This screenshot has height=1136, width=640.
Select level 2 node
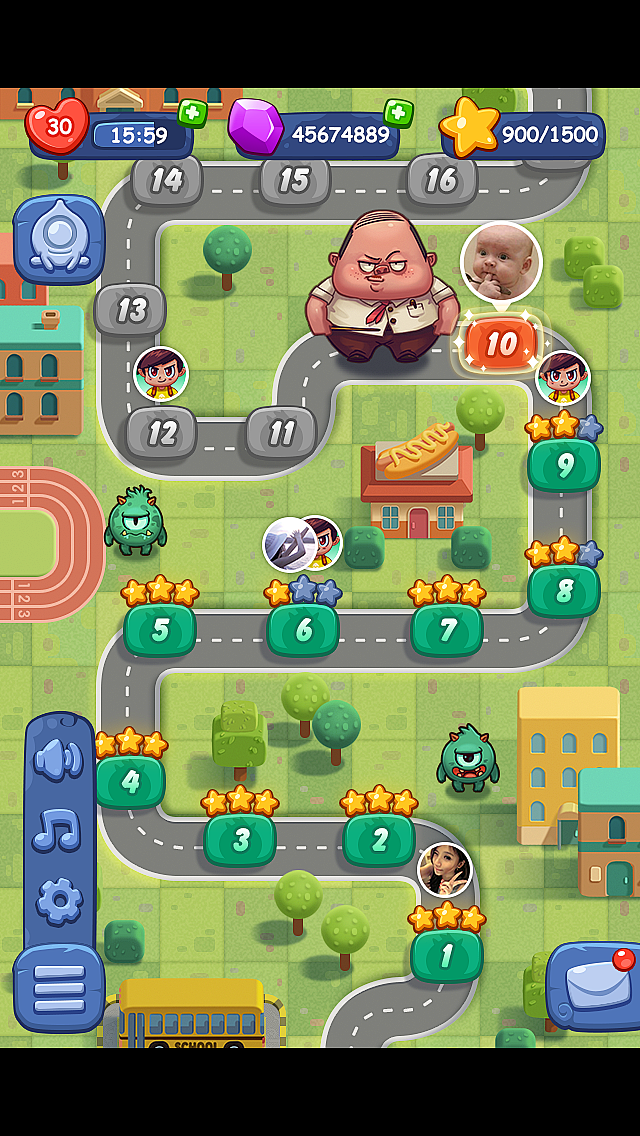379,840
